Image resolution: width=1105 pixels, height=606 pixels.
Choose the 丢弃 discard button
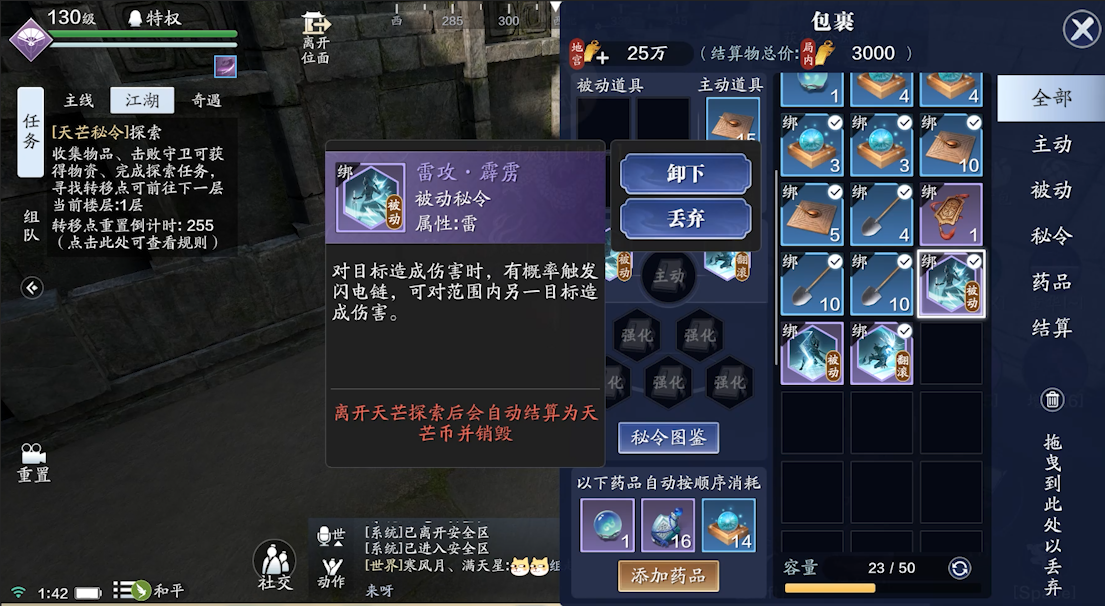click(x=685, y=219)
